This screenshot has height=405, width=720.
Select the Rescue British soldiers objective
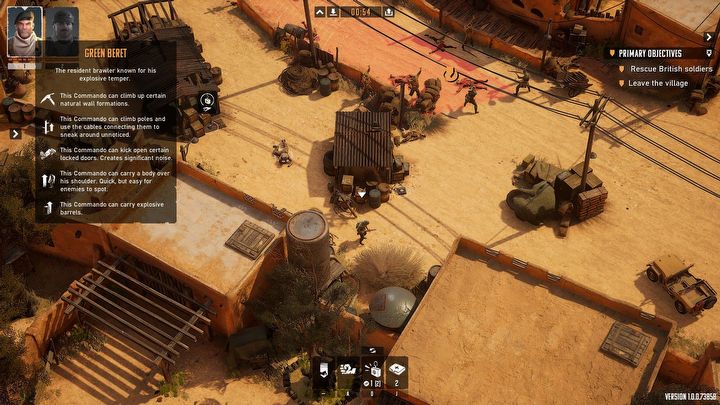pyautogui.click(x=671, y=68)
